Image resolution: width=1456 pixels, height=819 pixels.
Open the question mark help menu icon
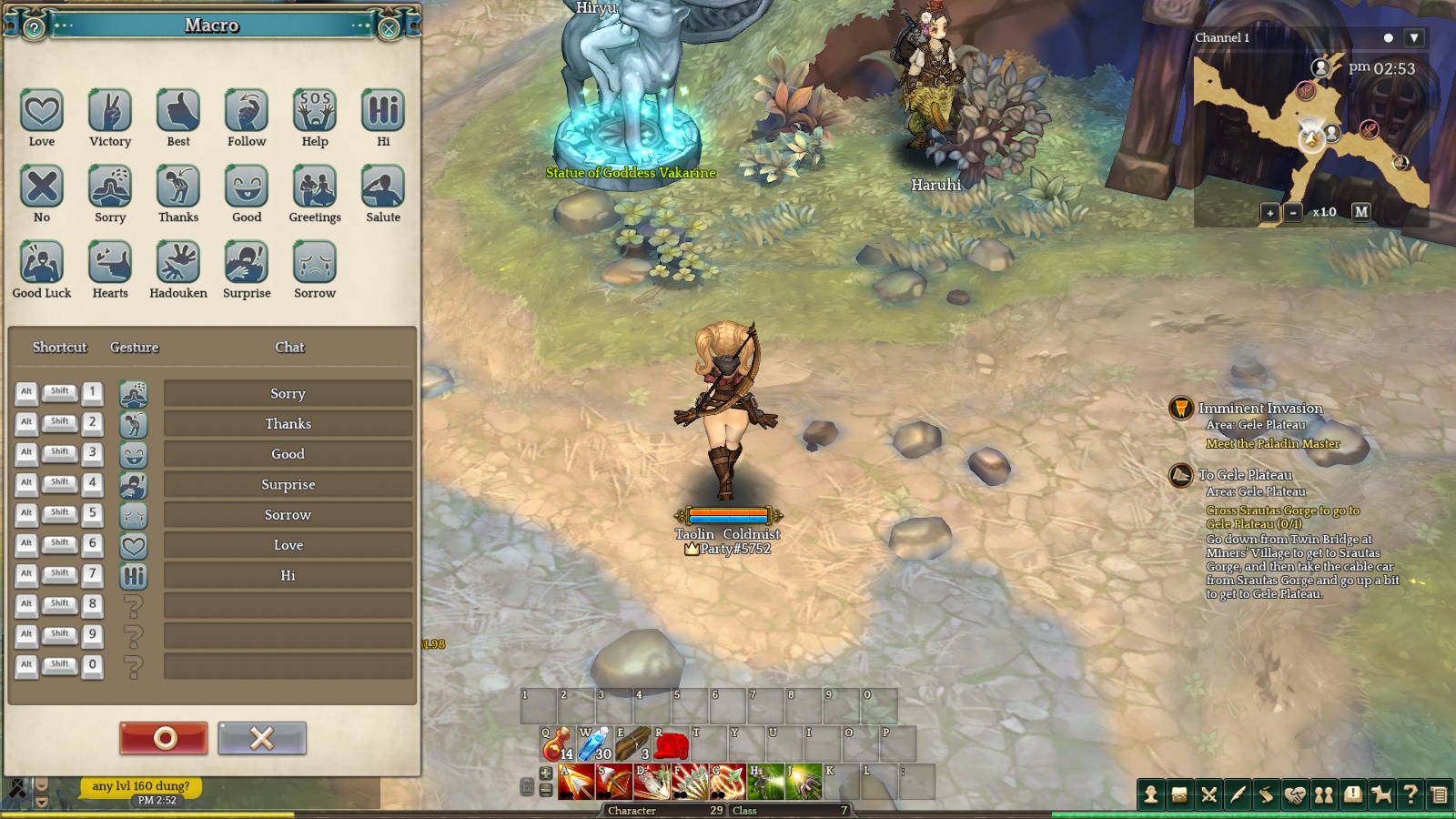(x=1410, y=794)
